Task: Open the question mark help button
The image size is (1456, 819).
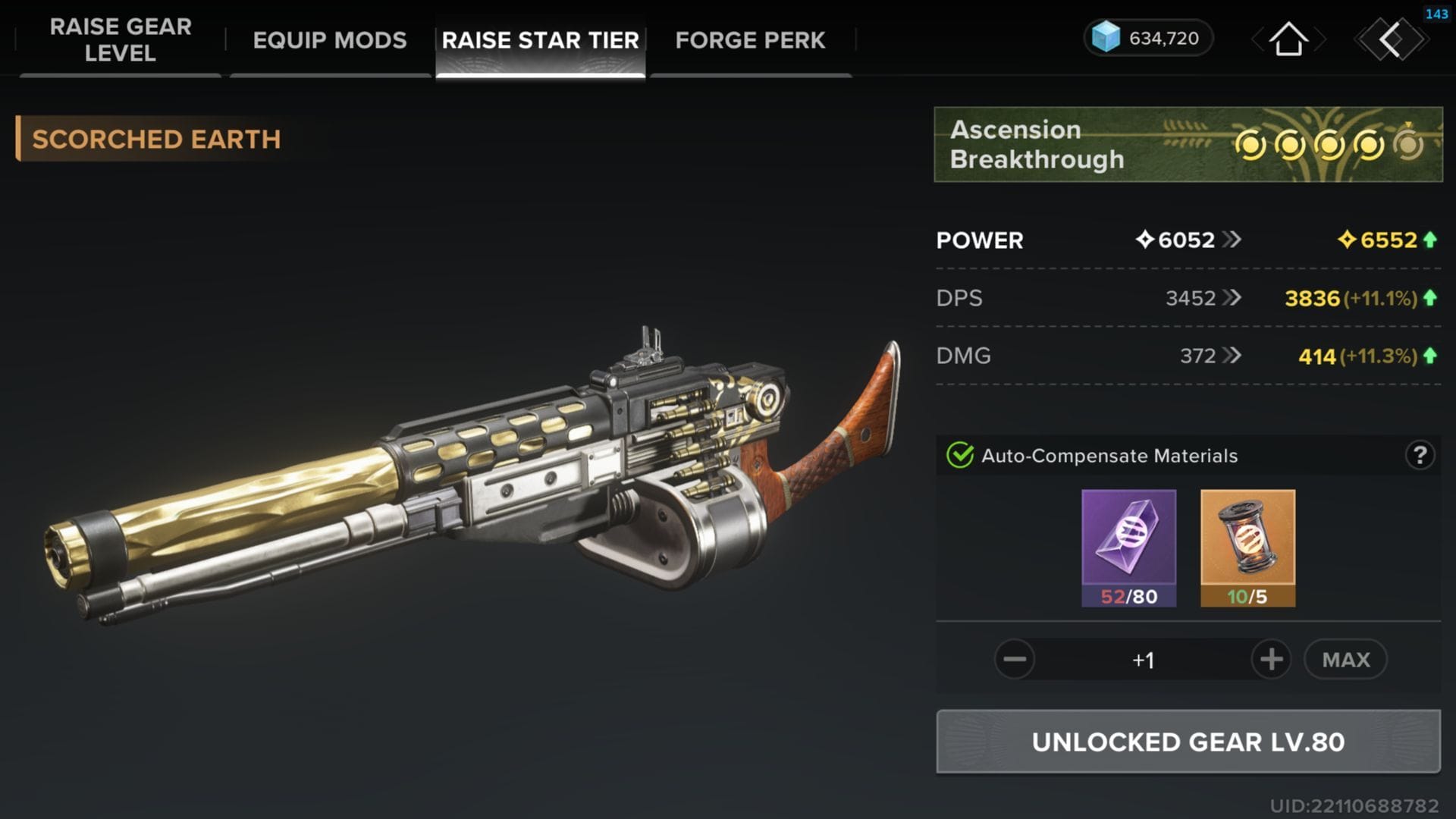Action: (x=1420, y=456)
